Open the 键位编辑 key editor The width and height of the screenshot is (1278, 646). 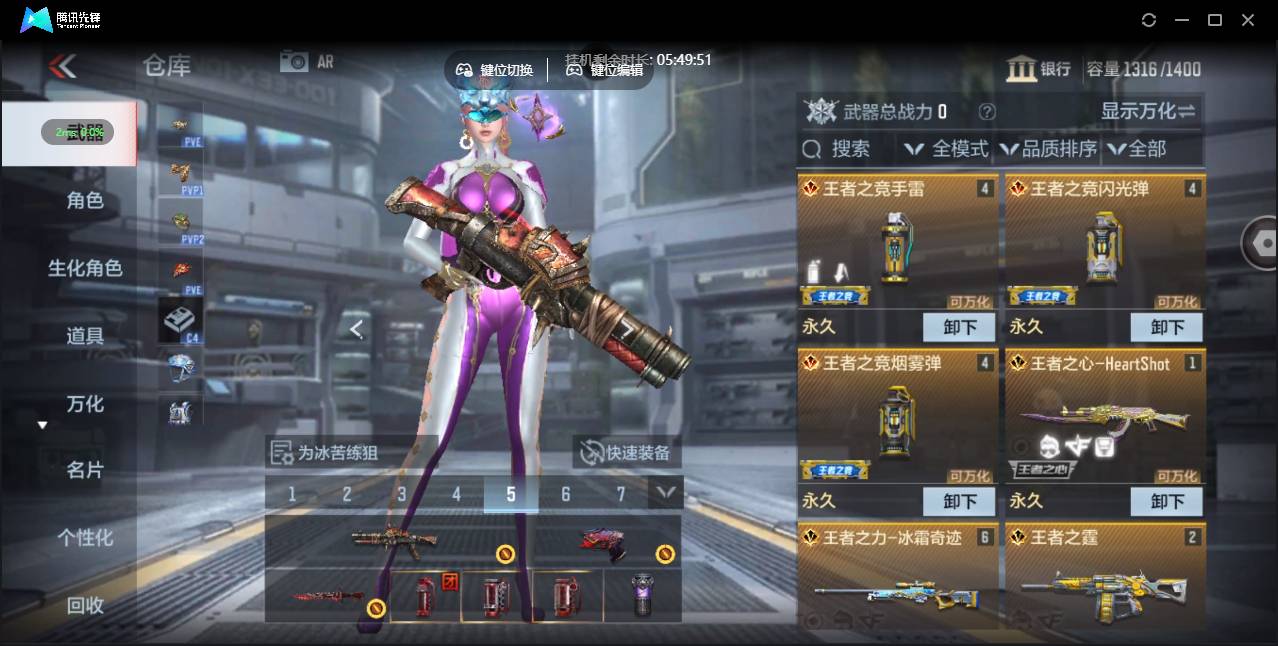605,70
